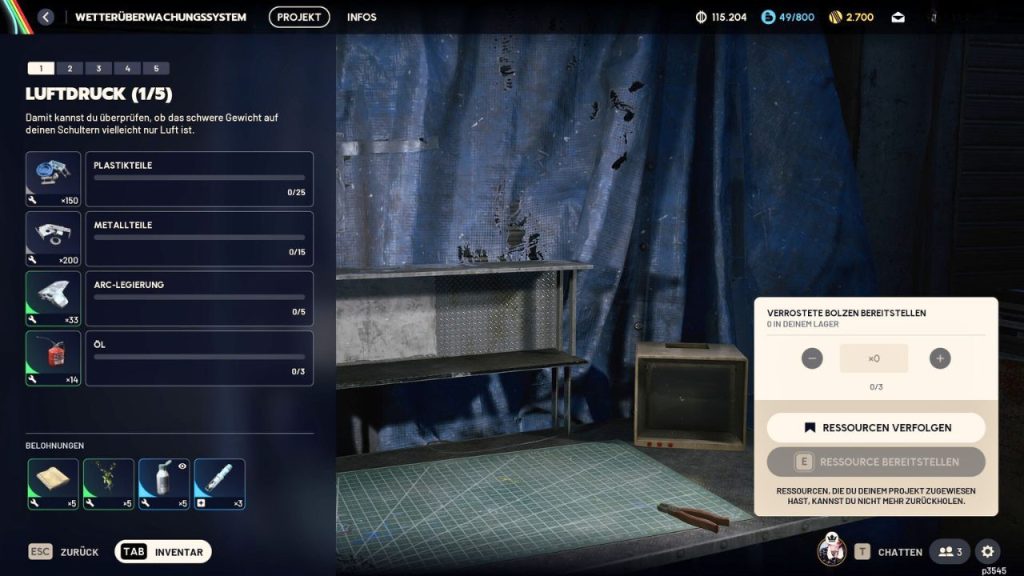Open the mail envelope icon
The height and width of the screenshot is (576, 1024).
[898, 17]
